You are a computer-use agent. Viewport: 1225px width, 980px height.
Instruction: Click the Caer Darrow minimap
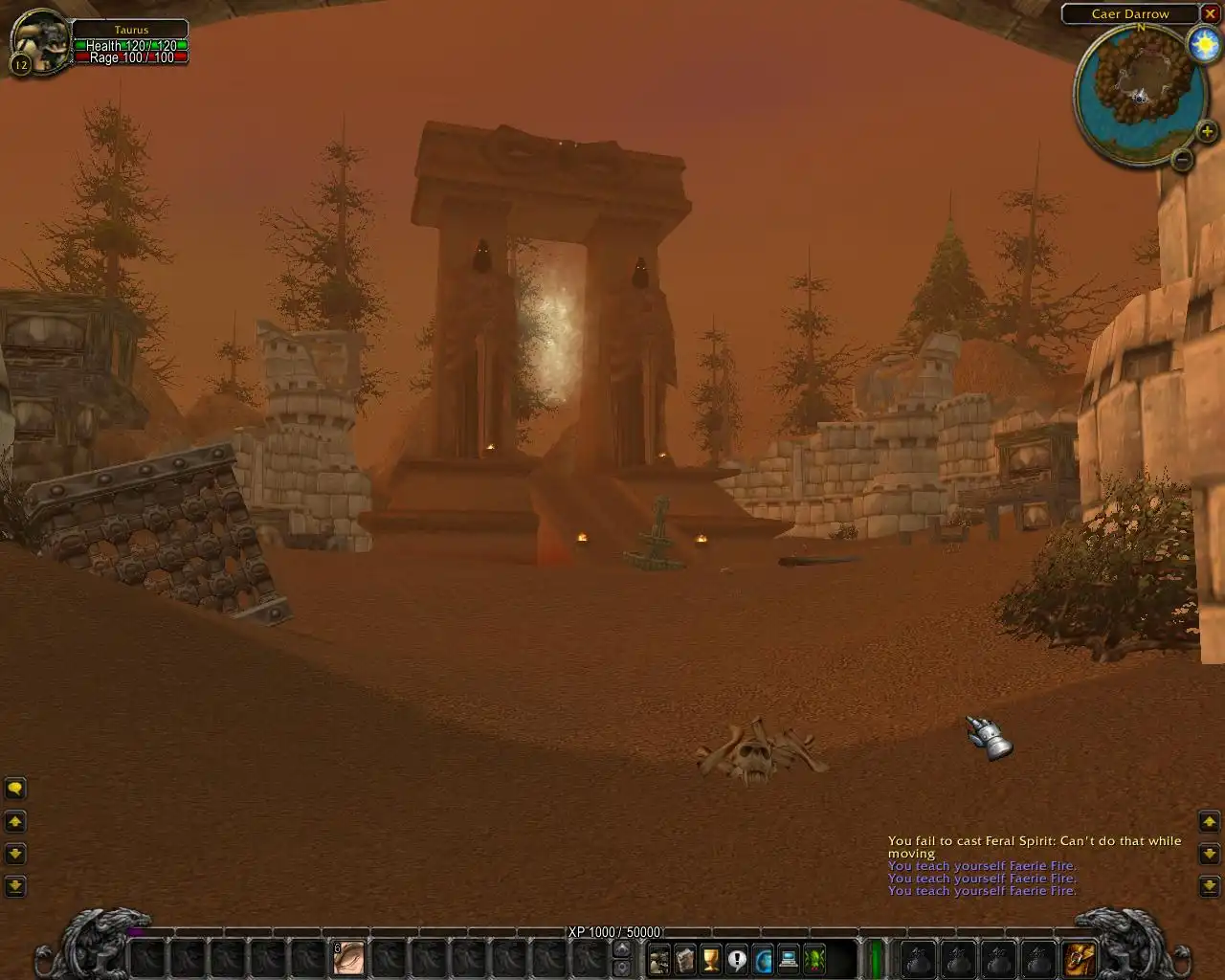1140,91
